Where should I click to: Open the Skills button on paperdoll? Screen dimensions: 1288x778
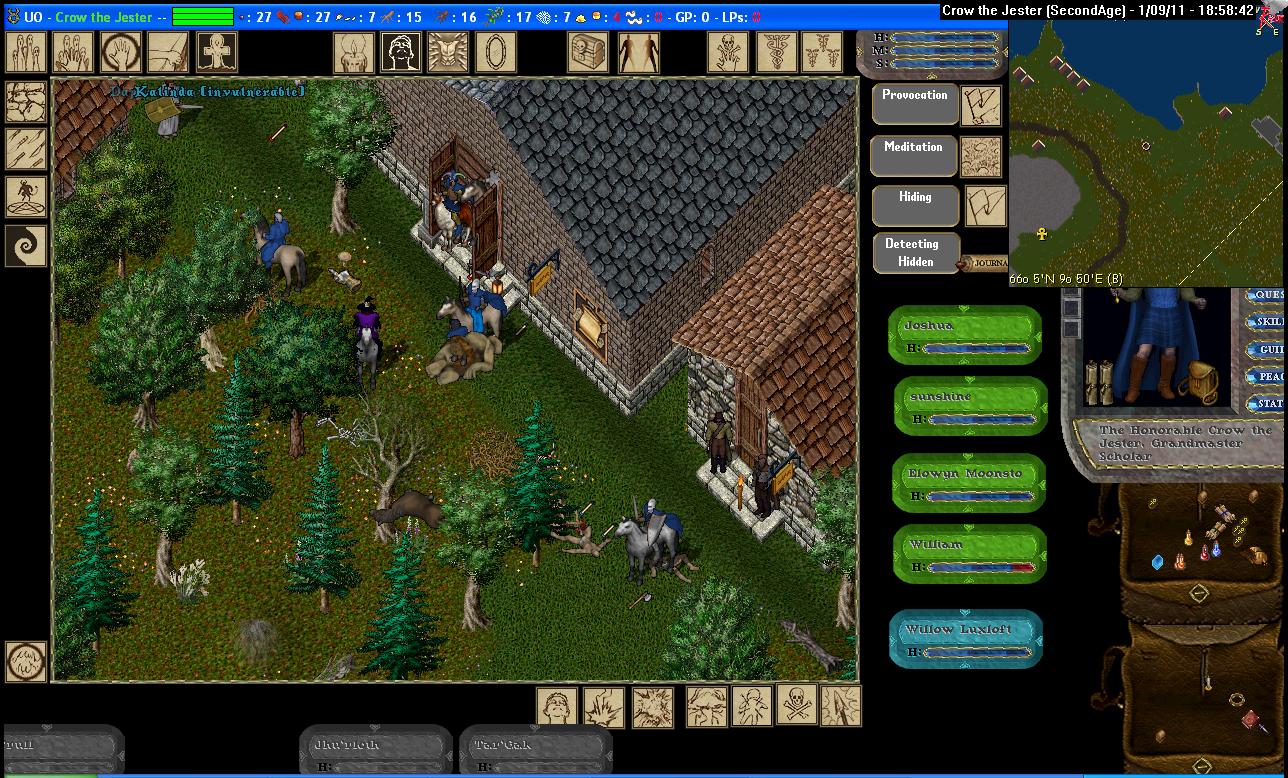click(x=1267, y=322)
